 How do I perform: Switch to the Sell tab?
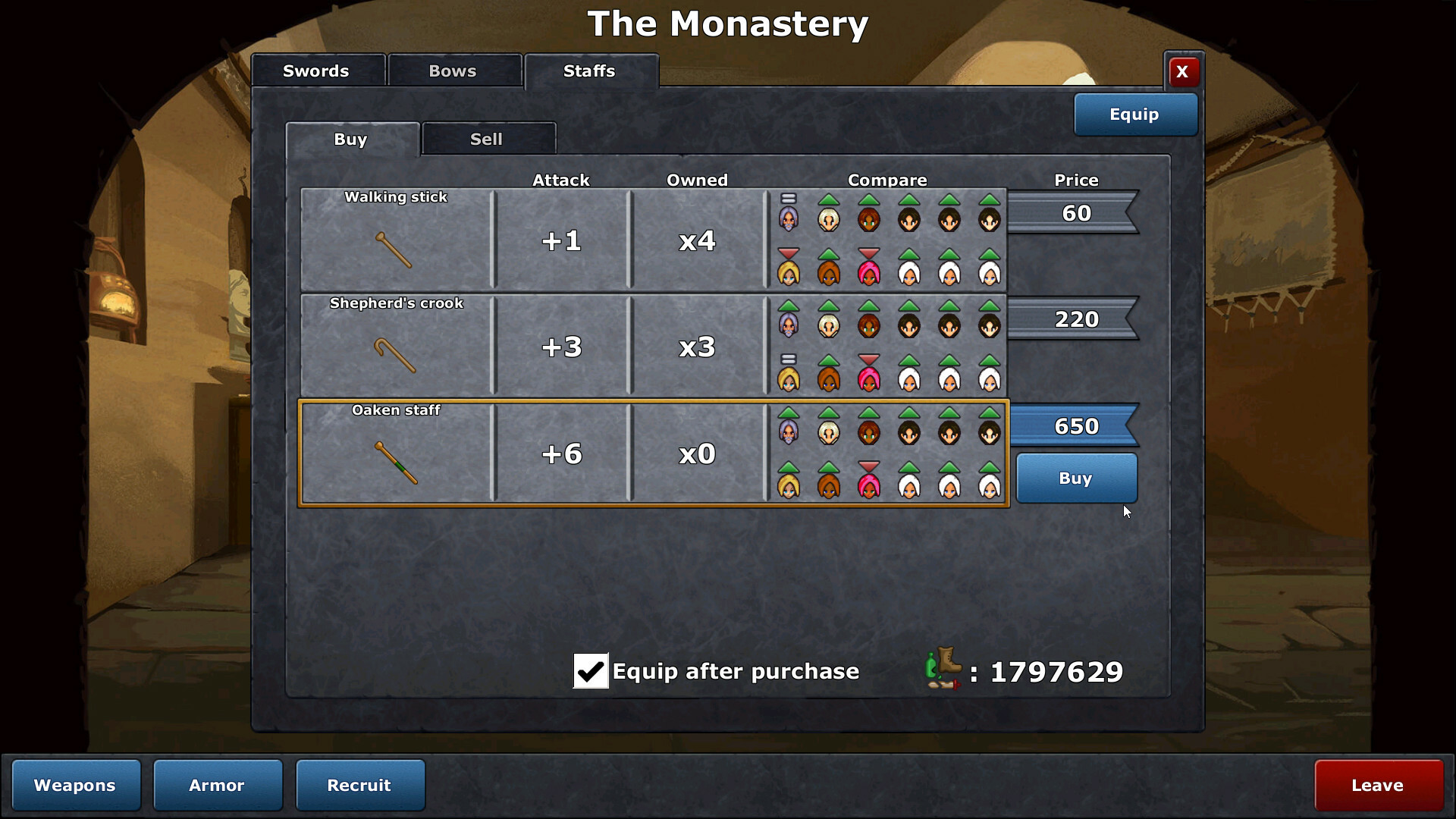pos(487,140)
